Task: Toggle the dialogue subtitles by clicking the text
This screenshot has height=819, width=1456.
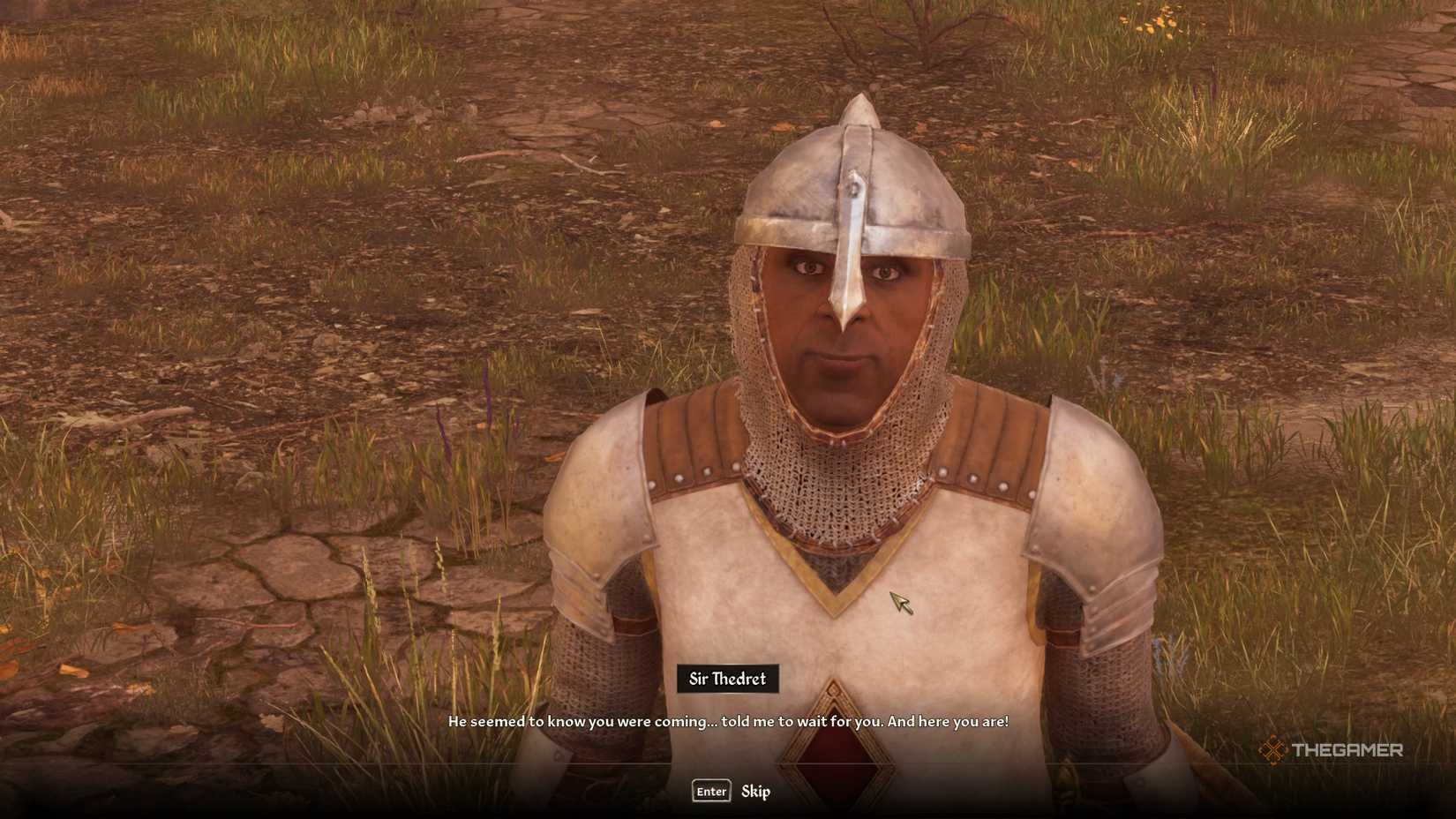Action: (728, 719)
